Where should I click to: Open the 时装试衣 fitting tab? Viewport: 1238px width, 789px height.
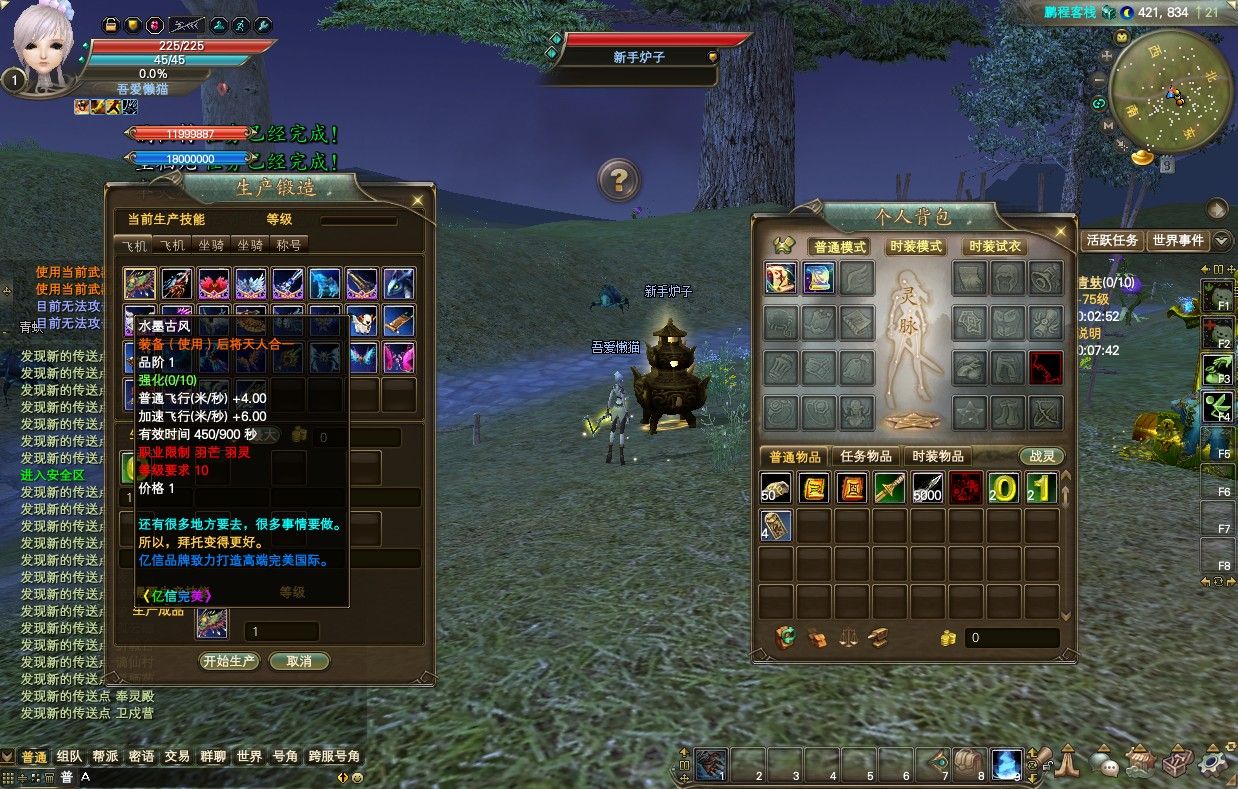(994, 246)
